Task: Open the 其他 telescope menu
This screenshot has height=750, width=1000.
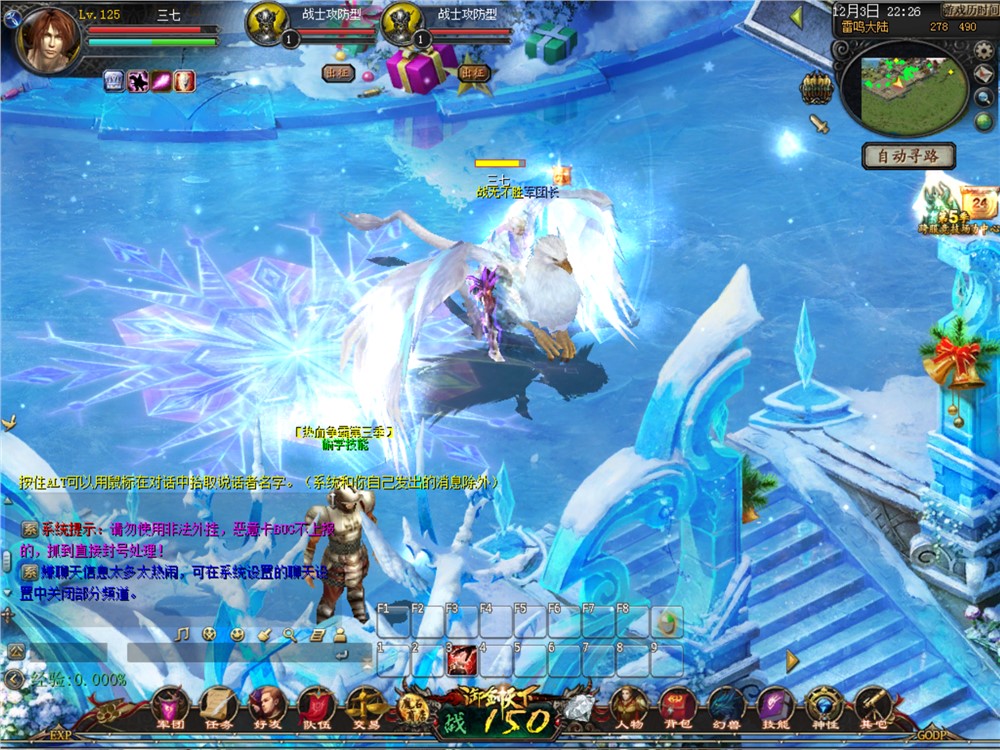Action: (873, 704)
